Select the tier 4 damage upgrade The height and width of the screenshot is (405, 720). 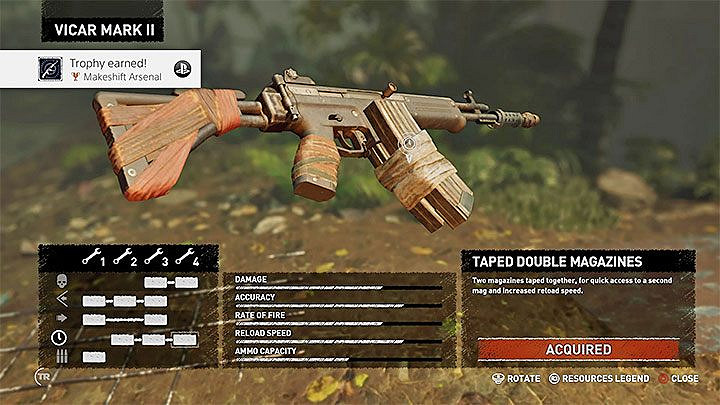pyautogui.click(x=187, y=283)
